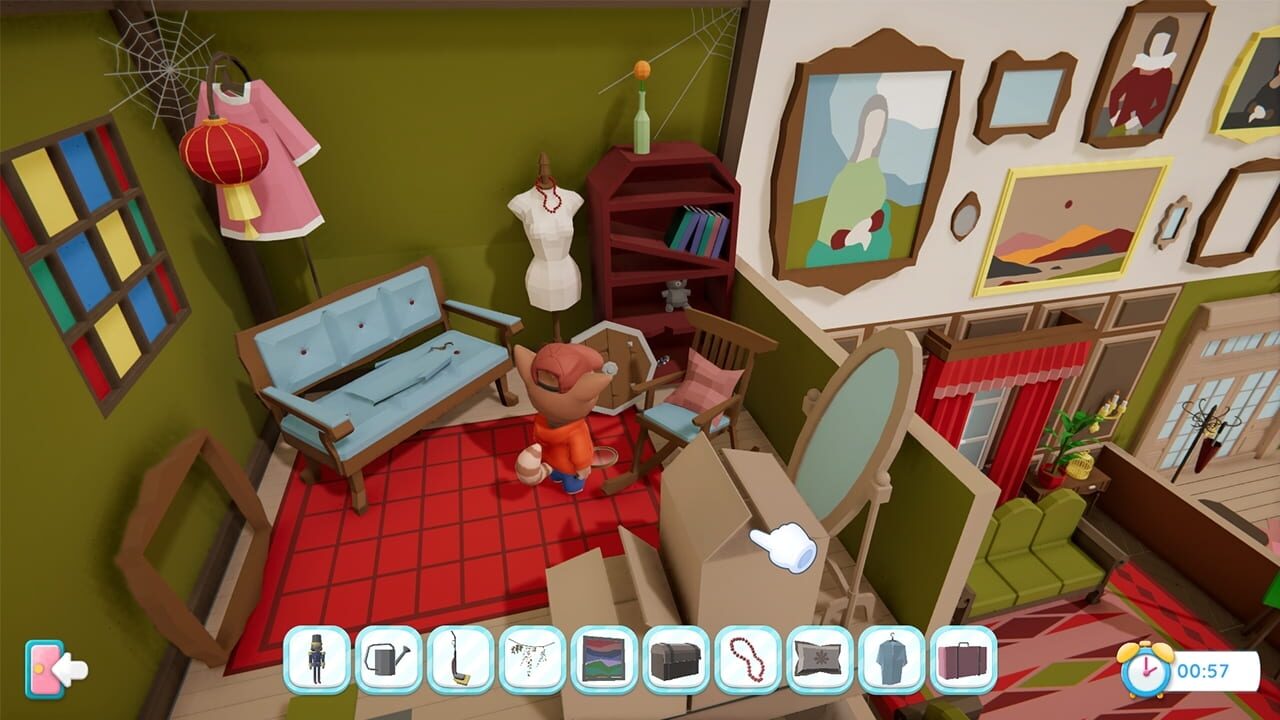Click the pink cushion on the wooden chair
This screenshot has width=1280, height=720.
707,381
